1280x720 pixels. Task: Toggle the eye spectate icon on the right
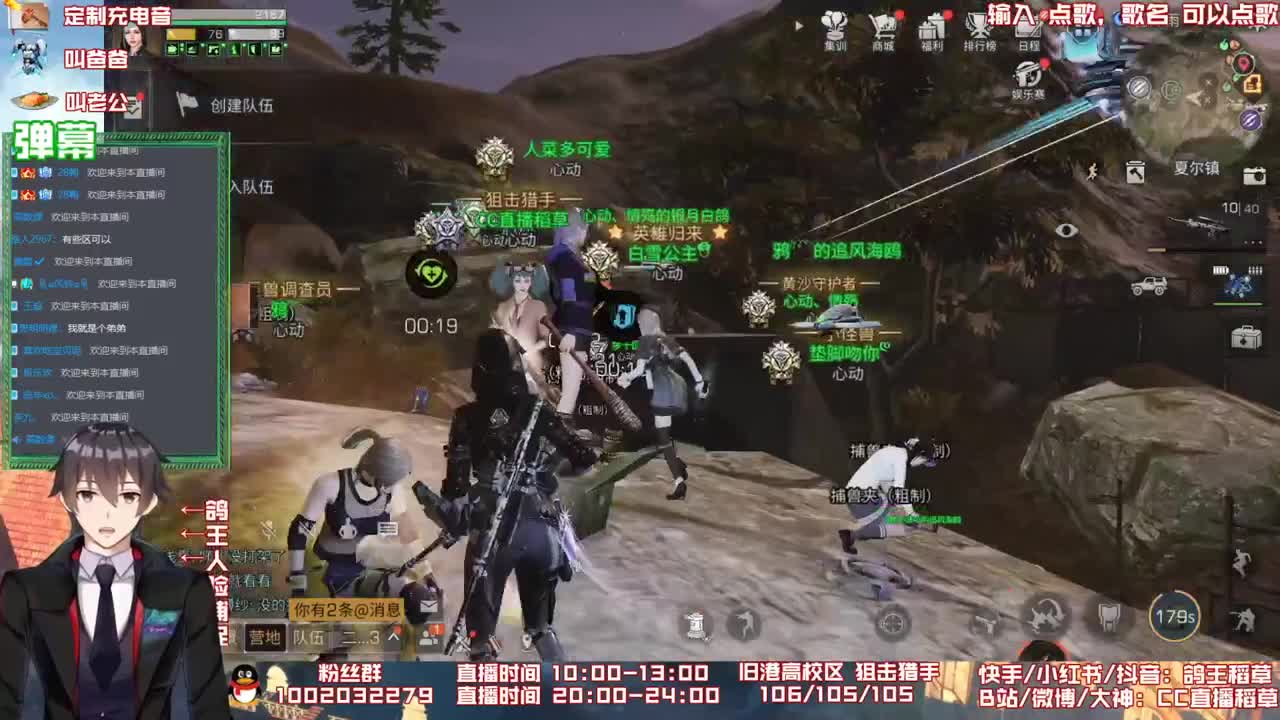click(1065, 229)
